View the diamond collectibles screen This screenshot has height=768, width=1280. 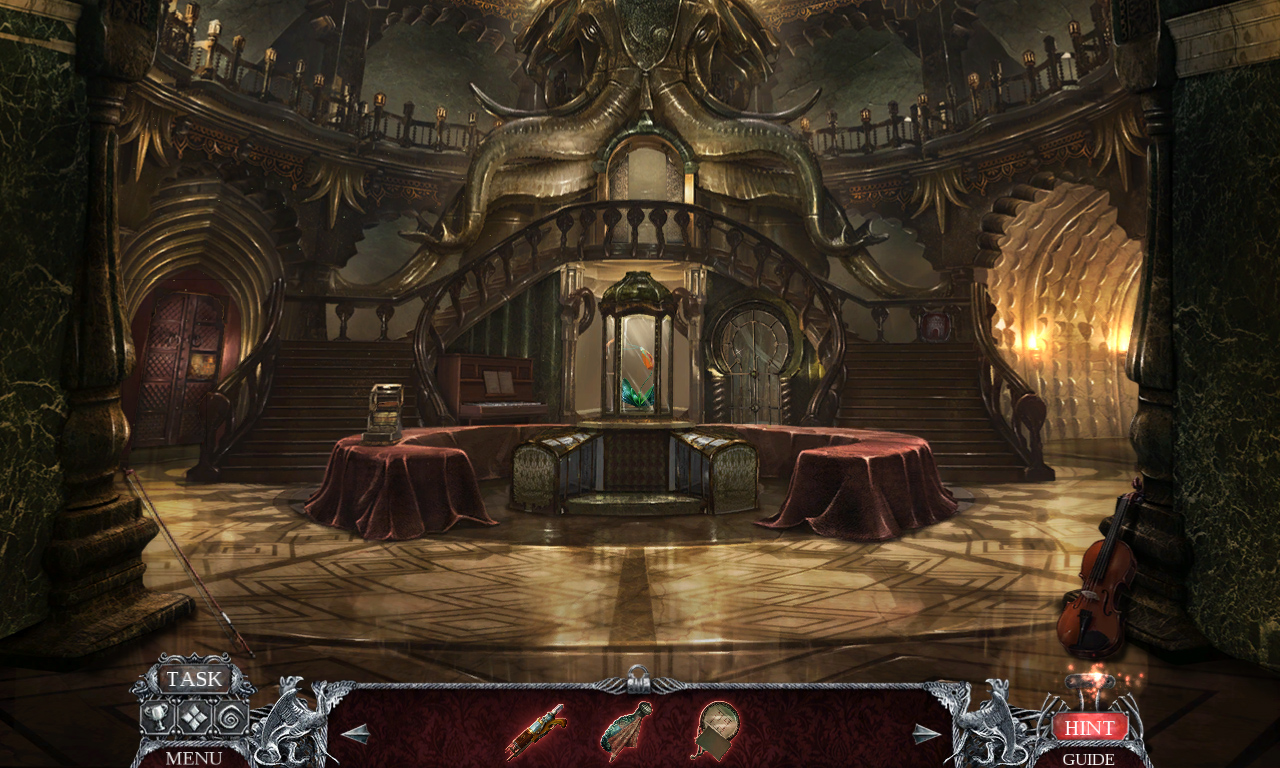[x=195, y=715]
